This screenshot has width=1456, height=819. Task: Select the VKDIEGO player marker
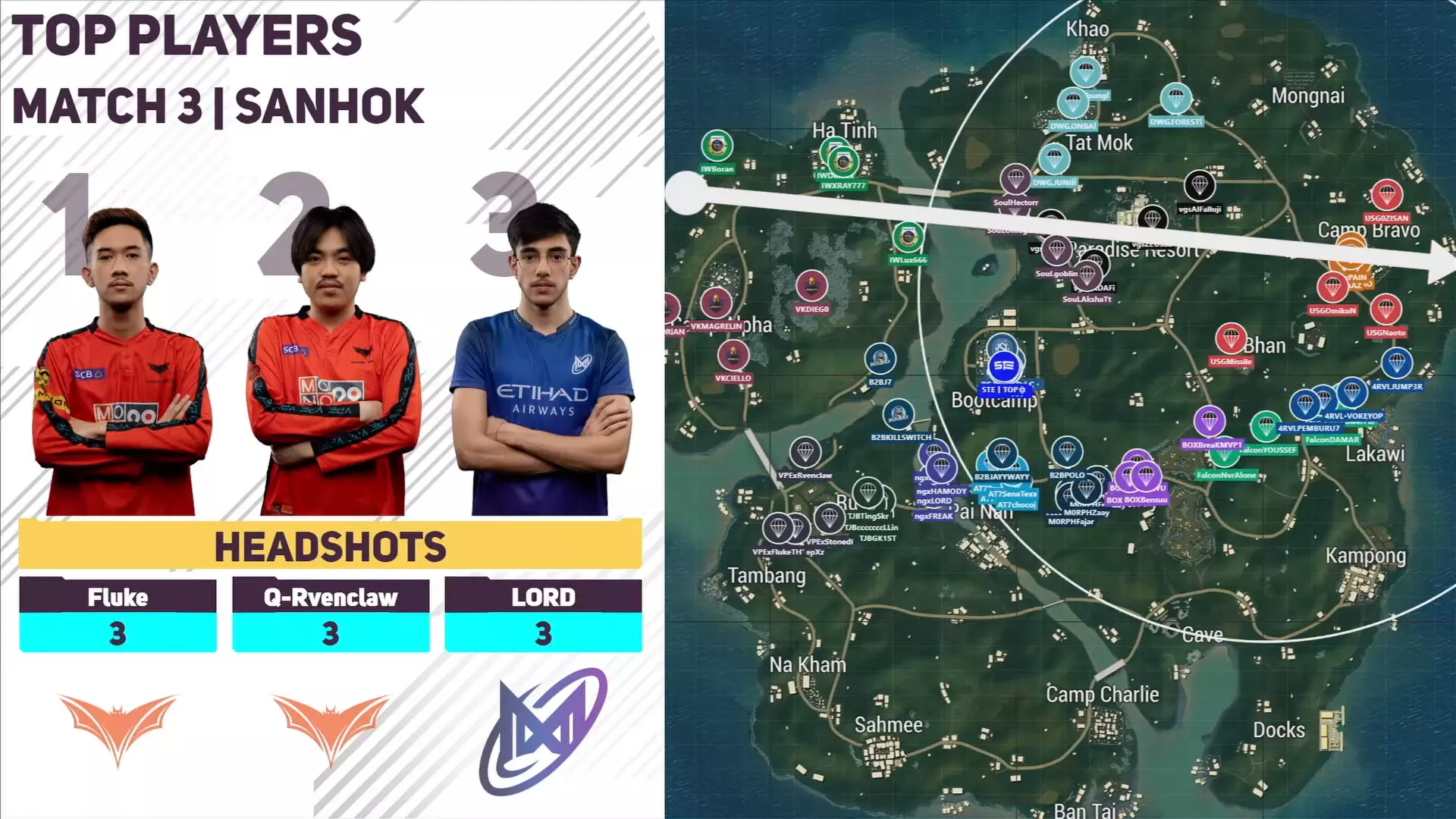[811, 287]
